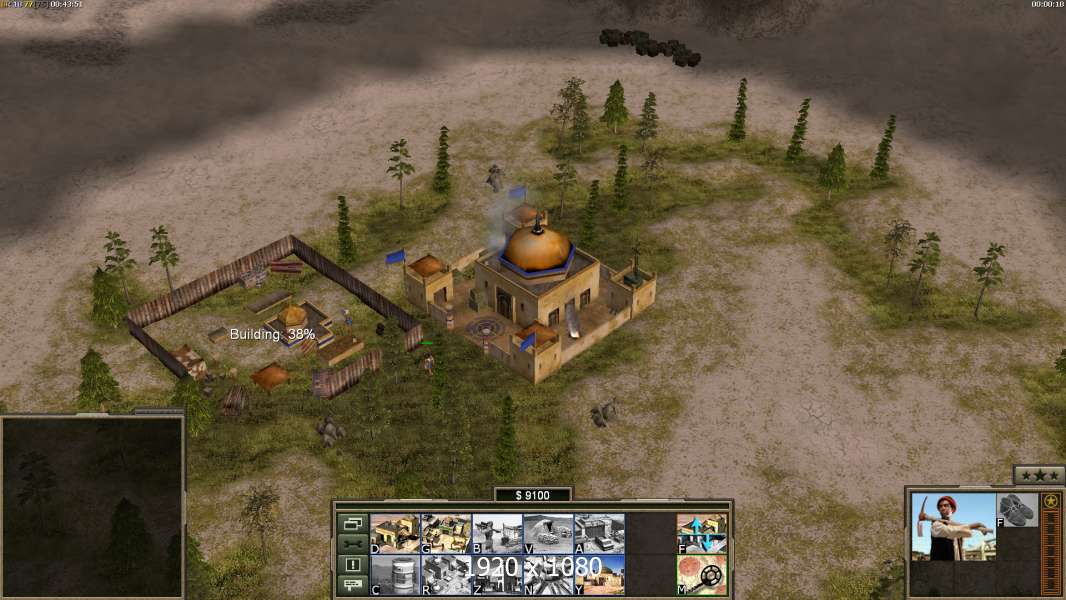The width and height of the screenshot is (1066, 600).
Task: Open the three-star general's rank button
Action: tap(1039, 475)
